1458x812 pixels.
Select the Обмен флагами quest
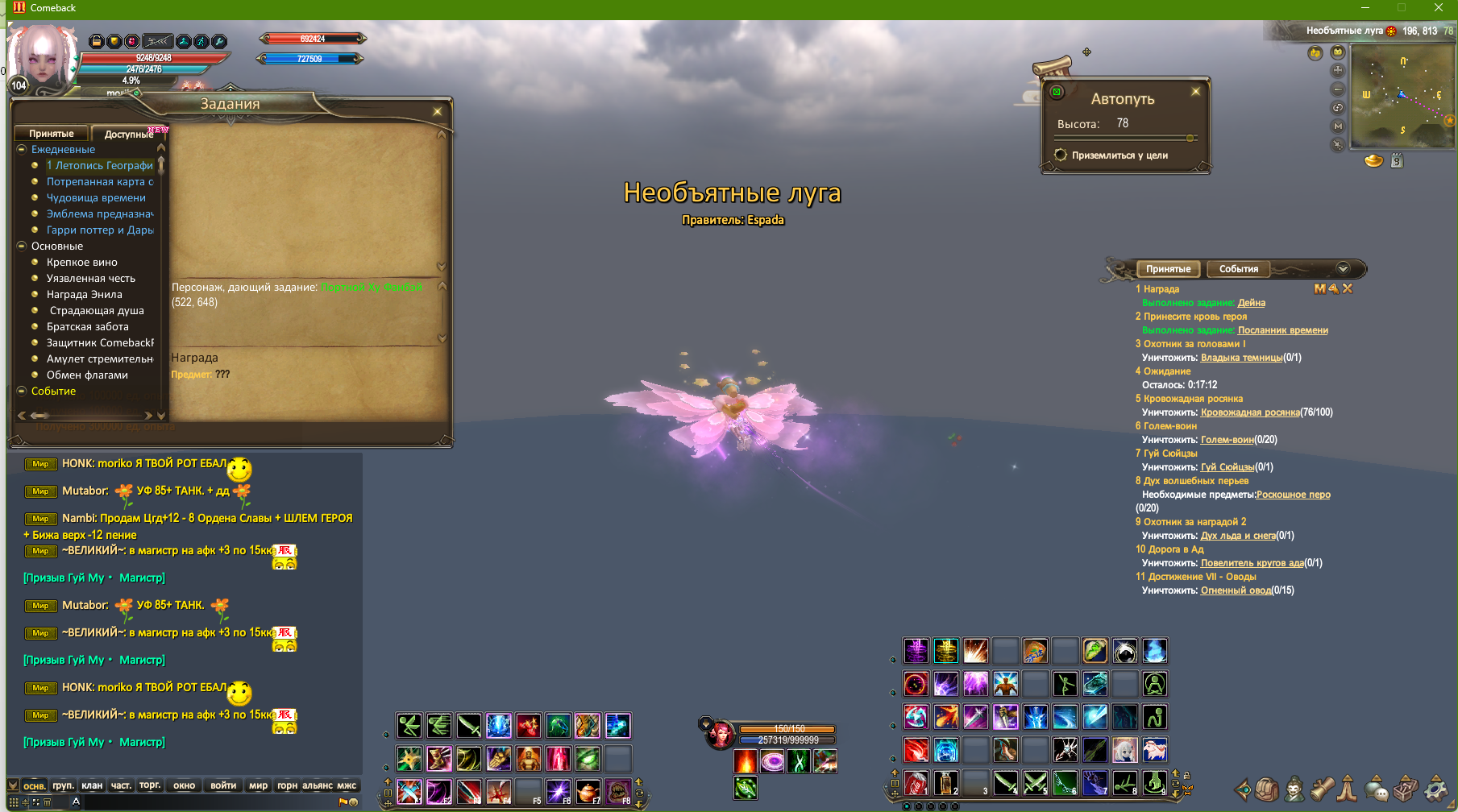[87, 375]
